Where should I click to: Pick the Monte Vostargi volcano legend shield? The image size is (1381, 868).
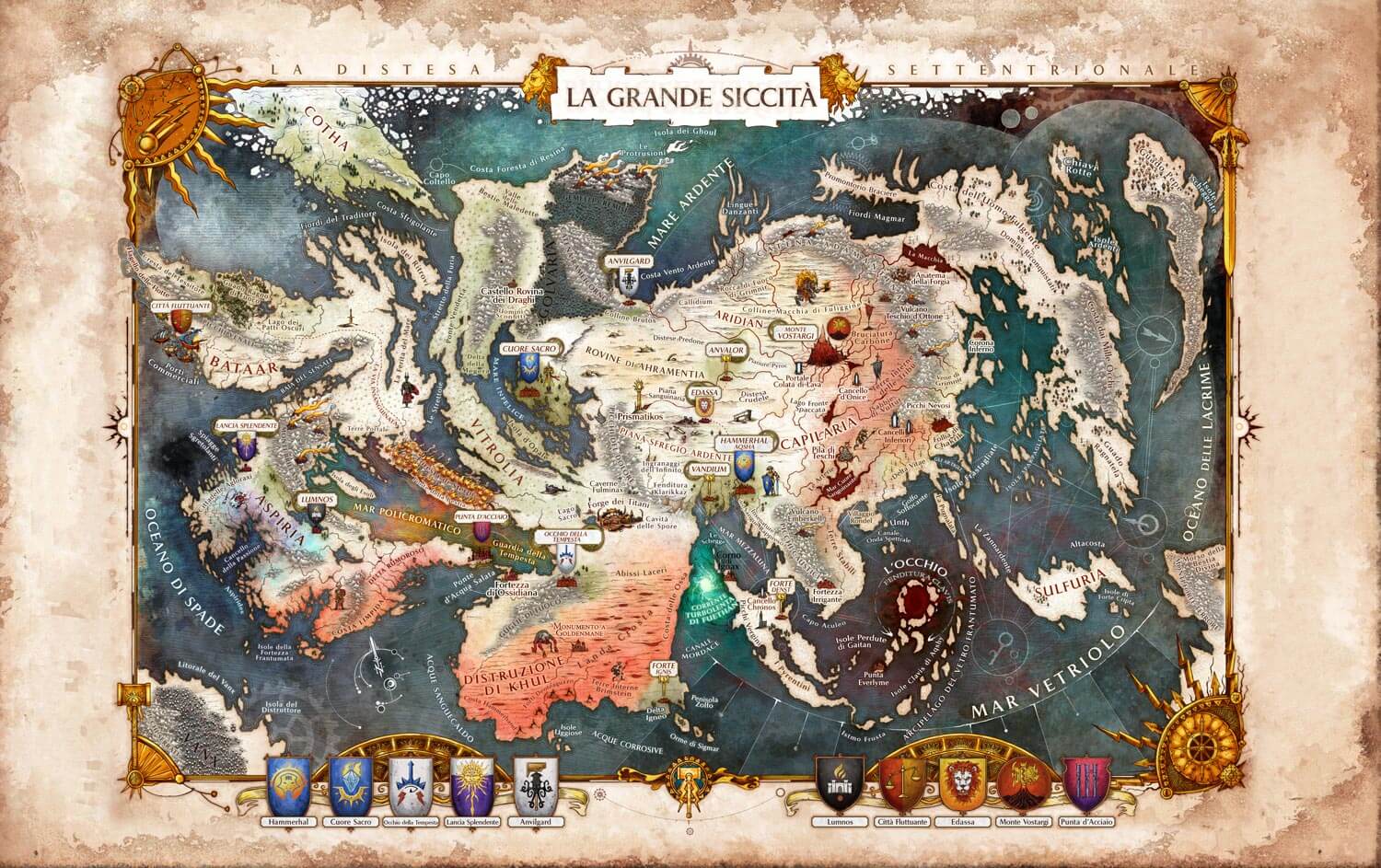(1023, 785)
